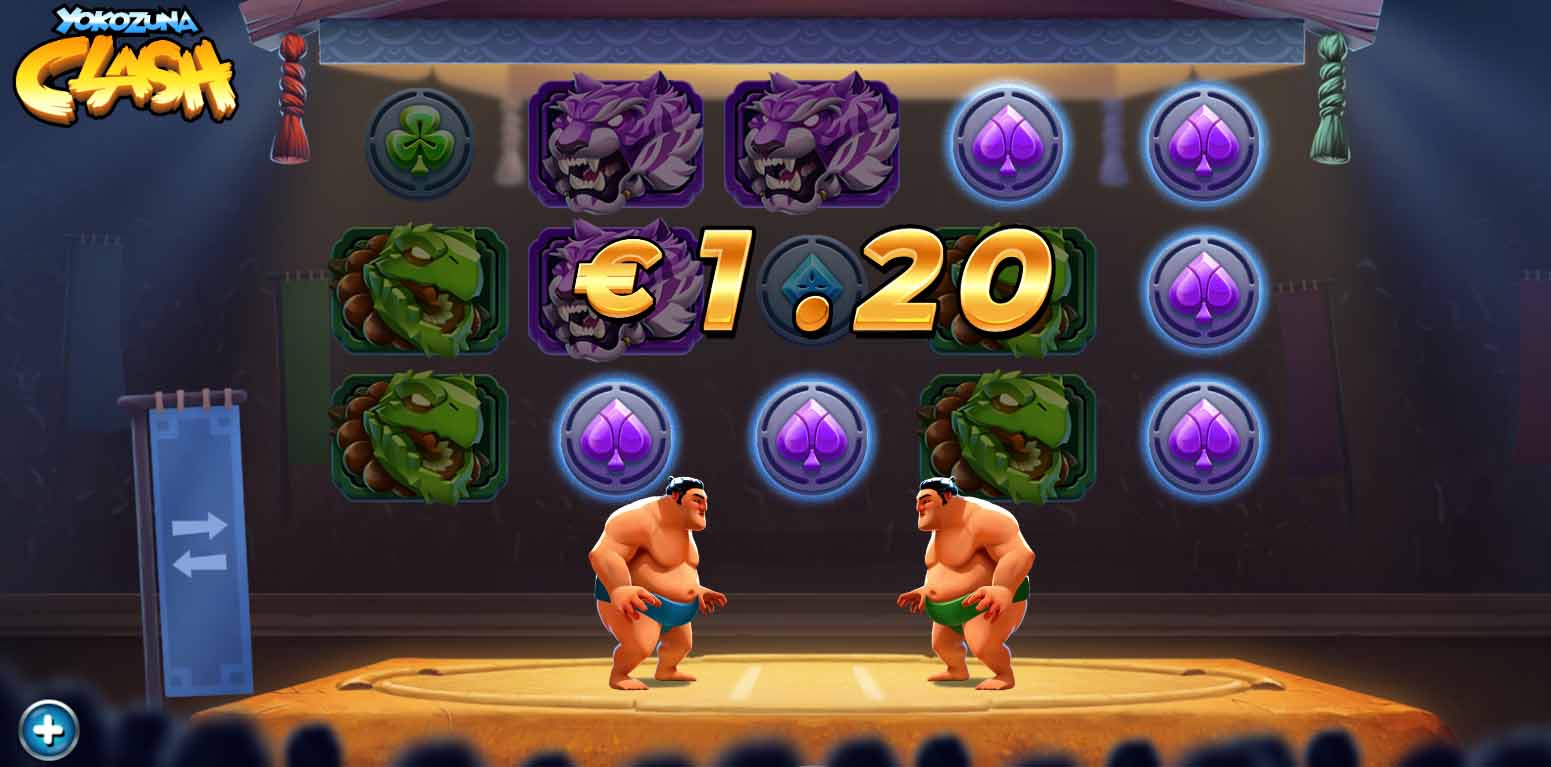Open the menu with the plus button

point(48,730)
